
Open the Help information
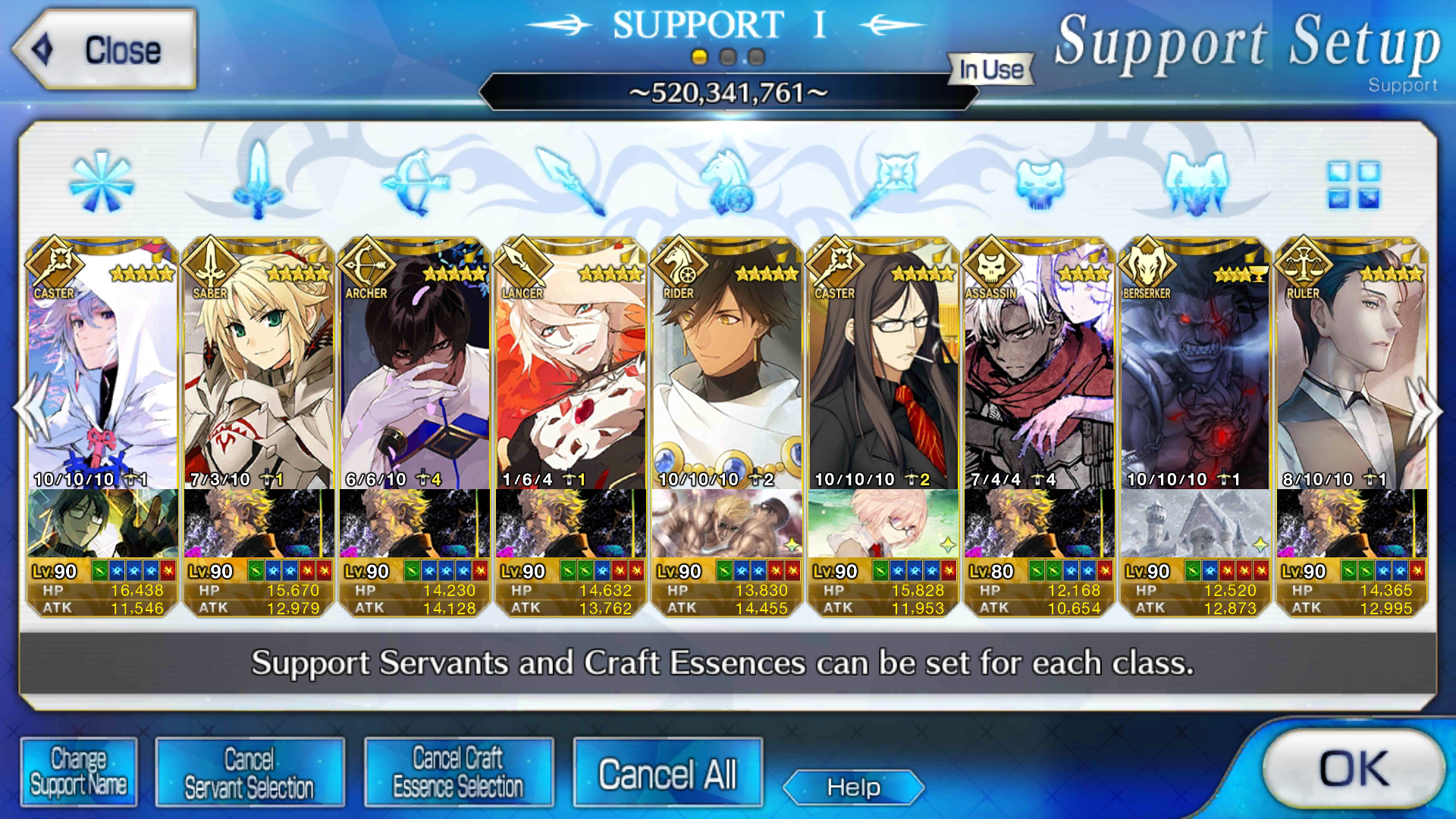[853, 787]
